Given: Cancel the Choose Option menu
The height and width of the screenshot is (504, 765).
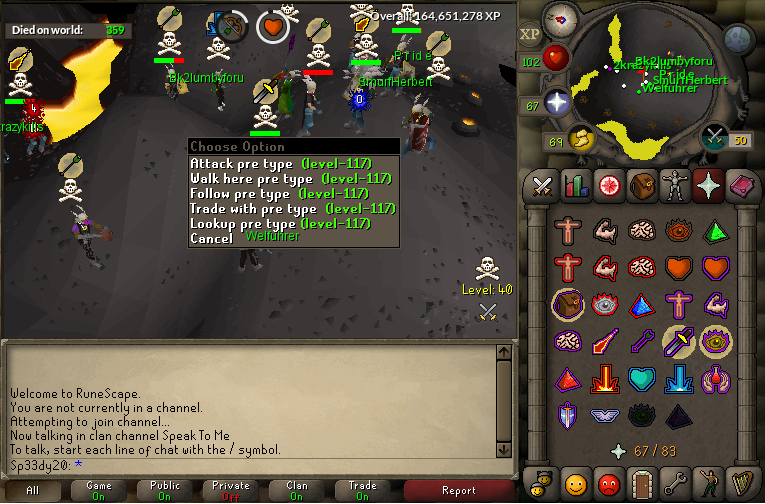Looking at the screenshot, I should (211, 239).
